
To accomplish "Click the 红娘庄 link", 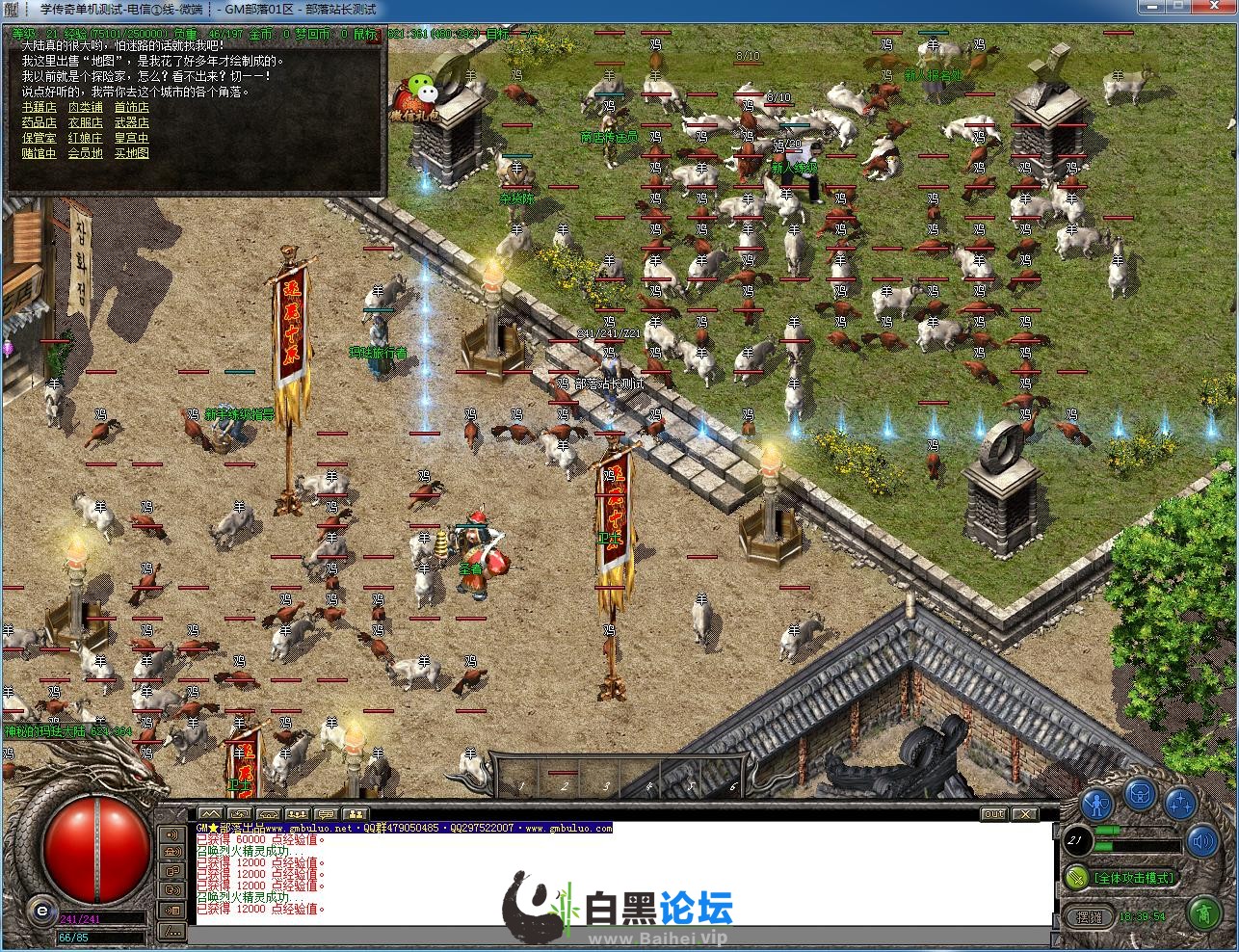I will pyautogui.click(x=85, y=139).
